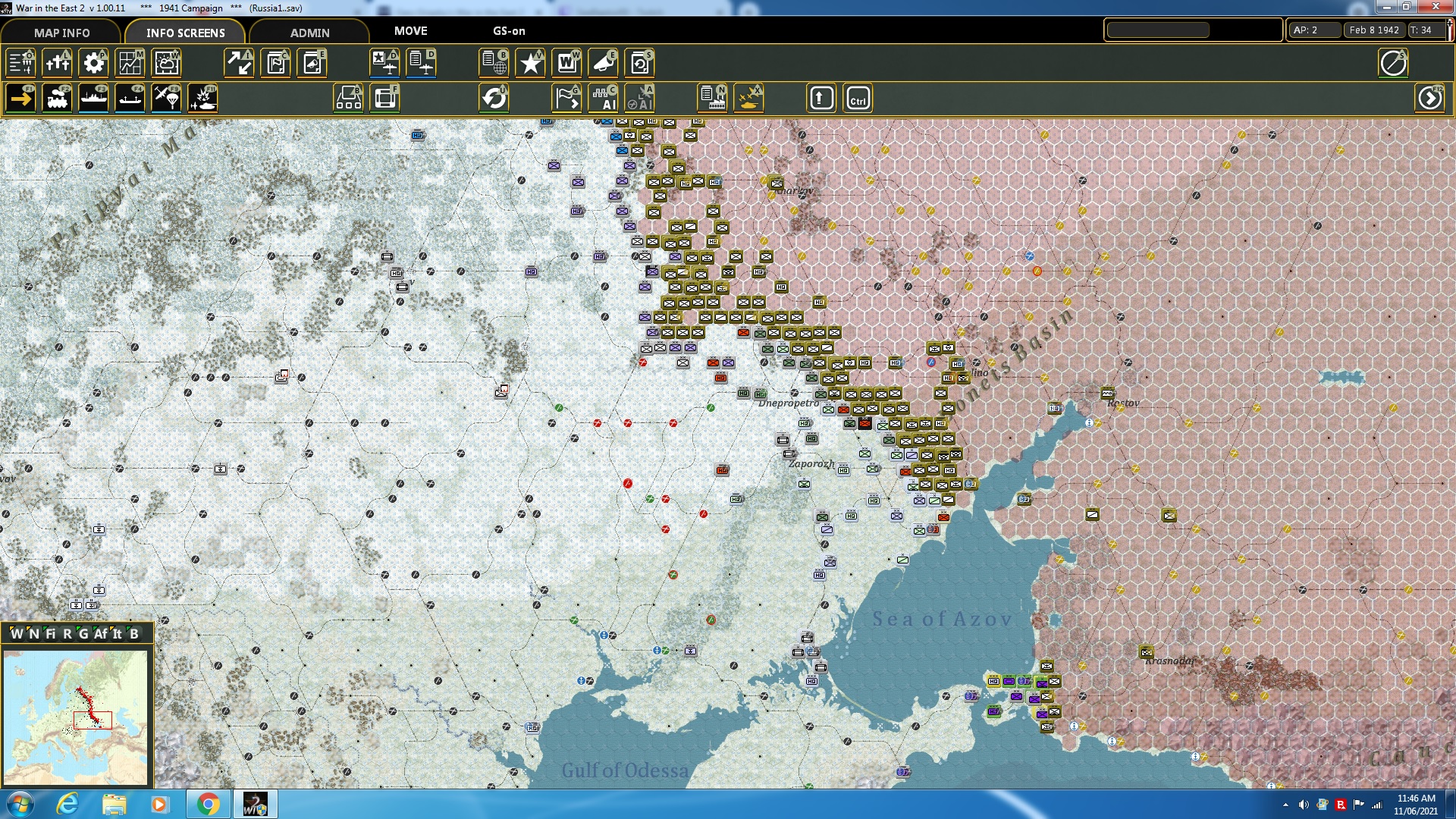Toggle the Ctrl modifier button
Viewport: 1456px width, 819px height.
pos(858,98)
